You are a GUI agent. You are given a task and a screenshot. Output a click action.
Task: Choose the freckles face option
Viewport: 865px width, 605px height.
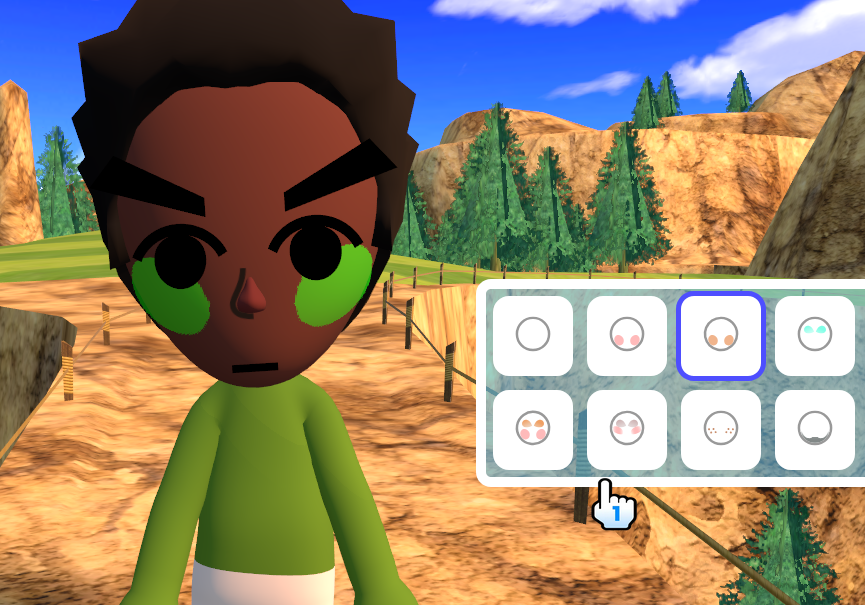click(721, 430)
